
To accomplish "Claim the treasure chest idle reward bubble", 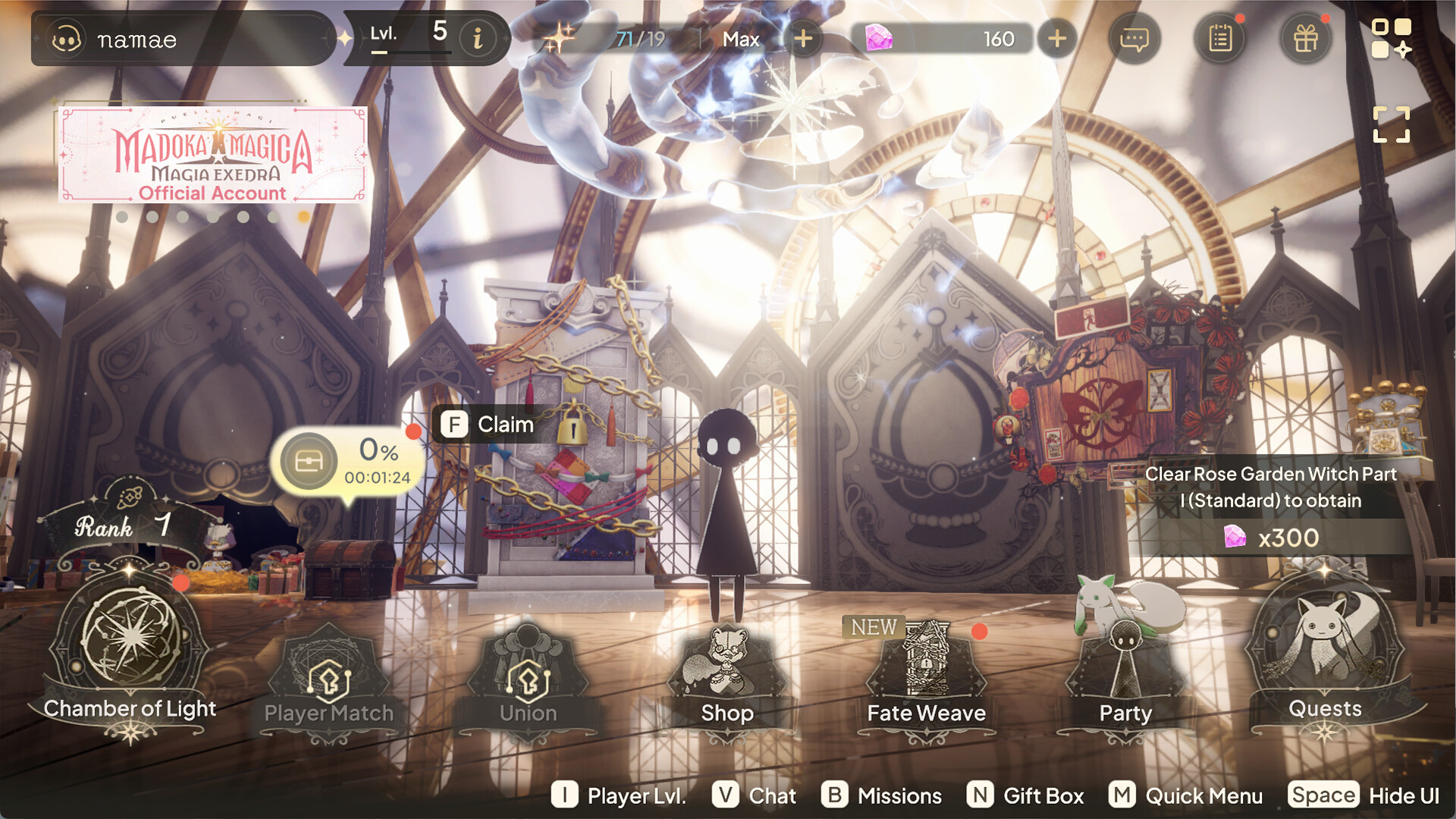I will pyautogui.click(x=347, y=460).
